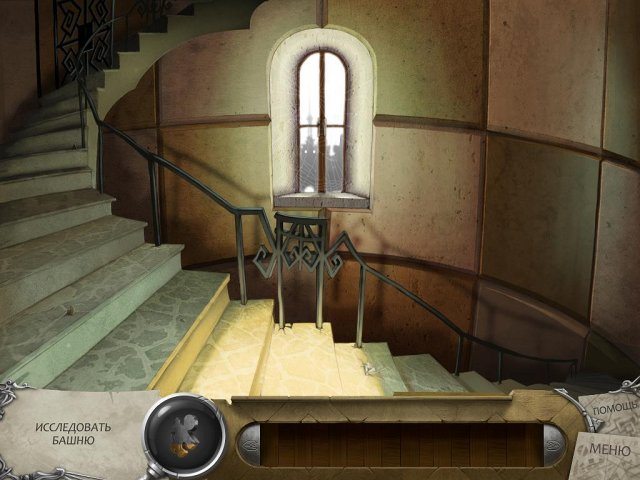Open the 'Исследовать башню' objective note

tap(73, 434)
